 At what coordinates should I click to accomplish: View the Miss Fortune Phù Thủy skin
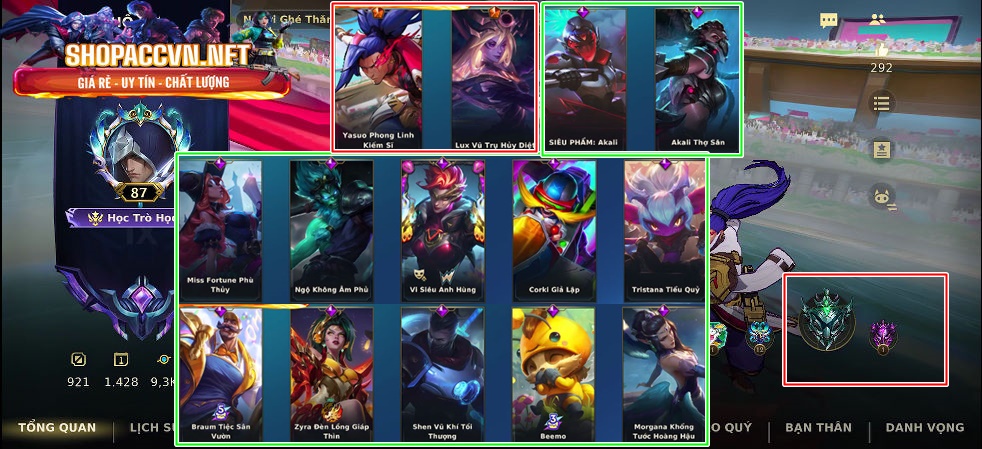[x=221, y=228]
